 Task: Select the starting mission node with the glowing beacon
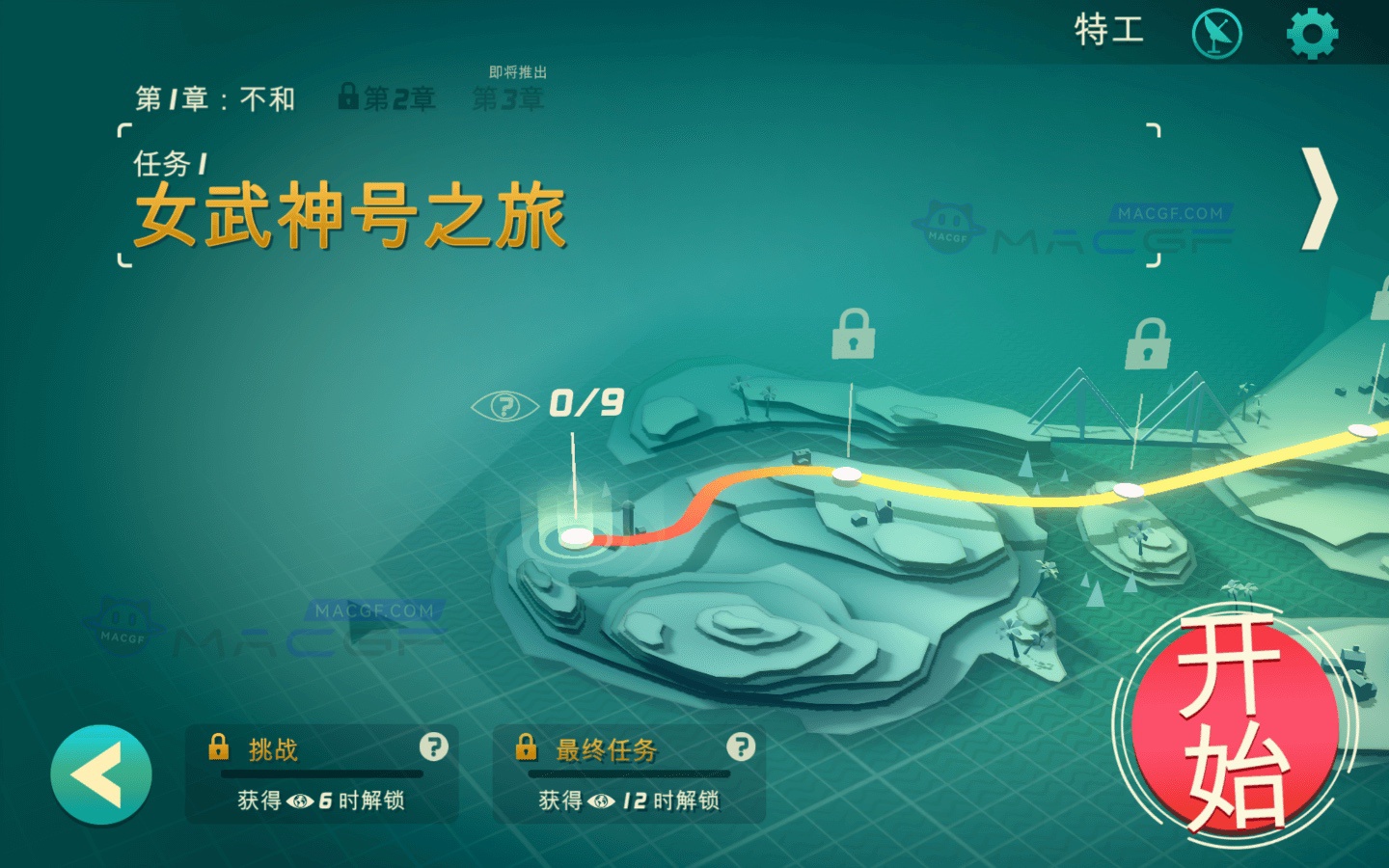[576, 535]
